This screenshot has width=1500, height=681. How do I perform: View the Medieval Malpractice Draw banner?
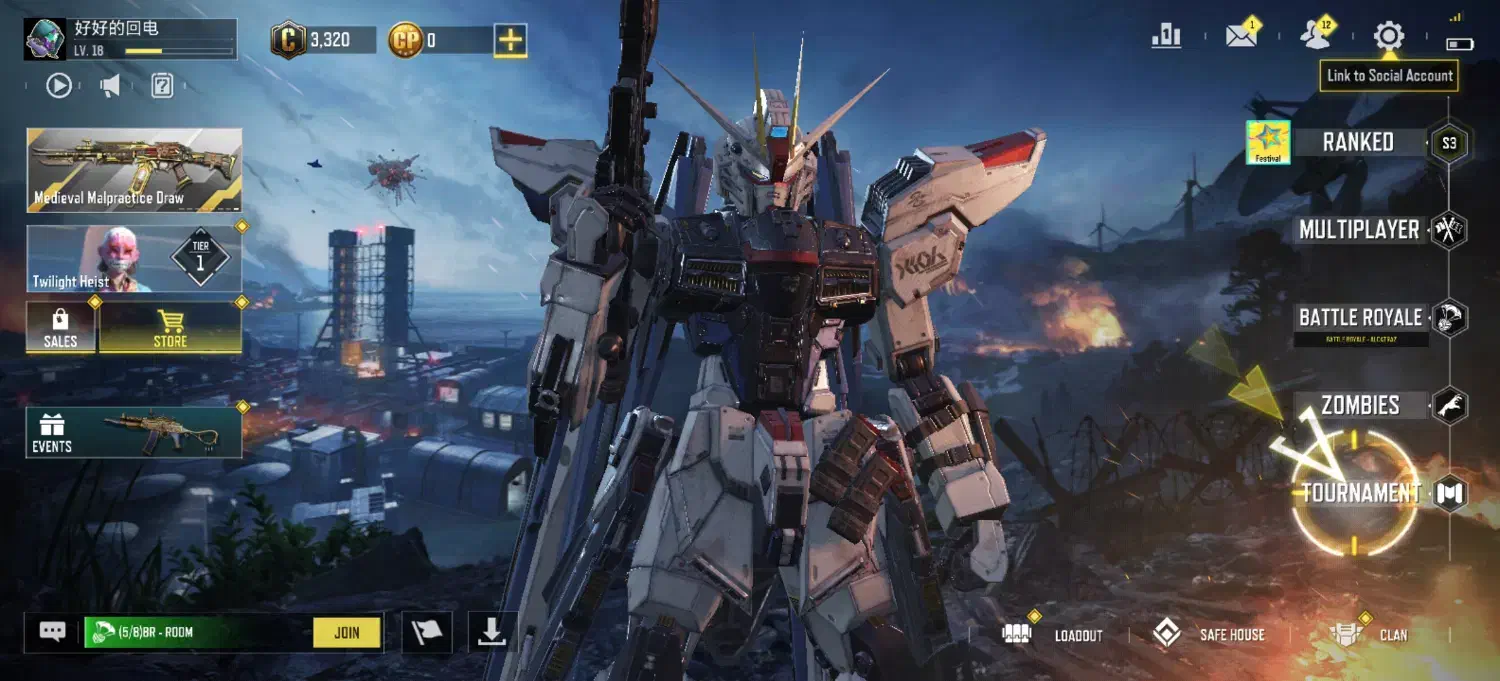[134, 170]
